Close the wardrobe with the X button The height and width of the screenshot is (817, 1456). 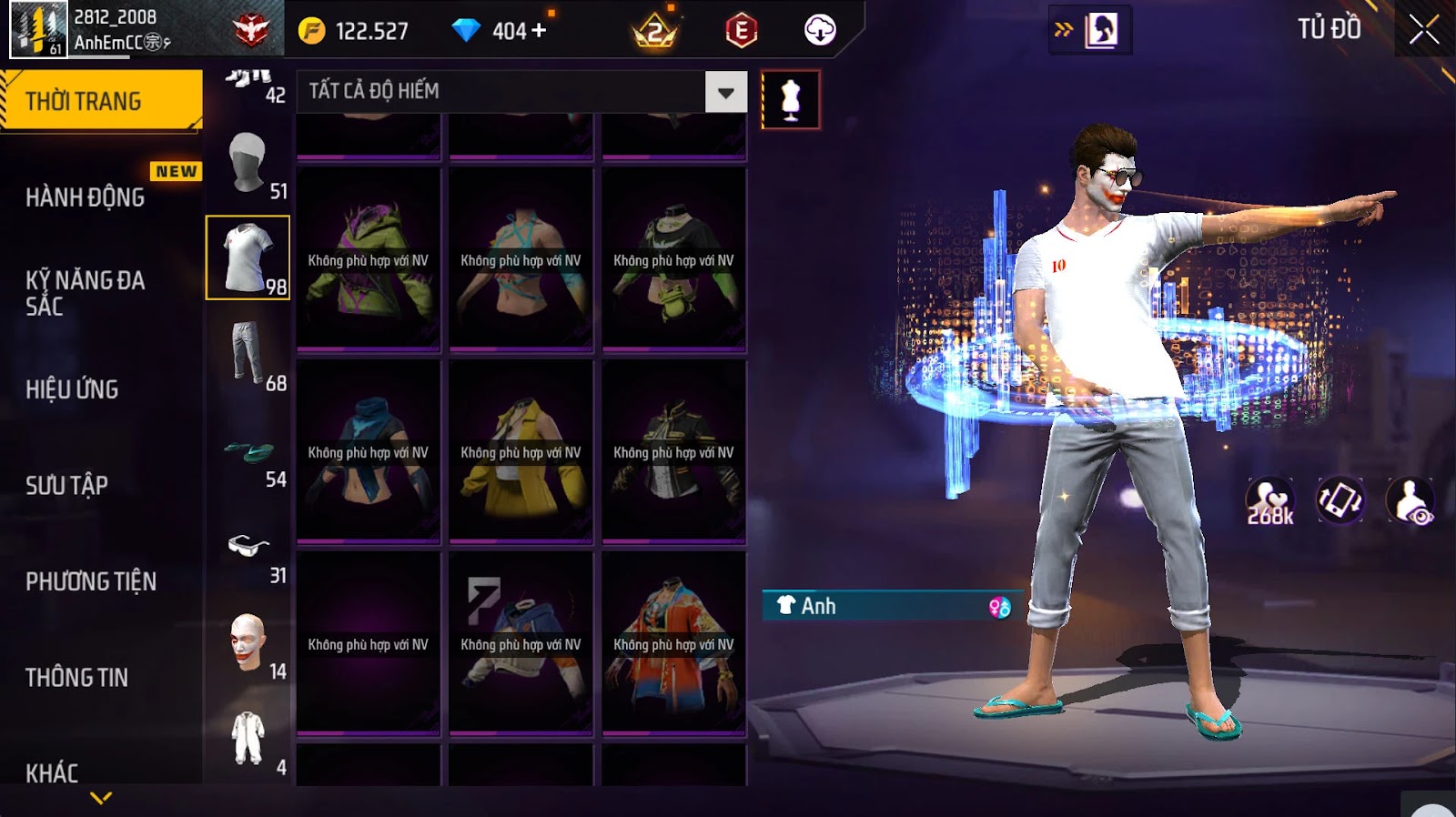click(1423, 30)
